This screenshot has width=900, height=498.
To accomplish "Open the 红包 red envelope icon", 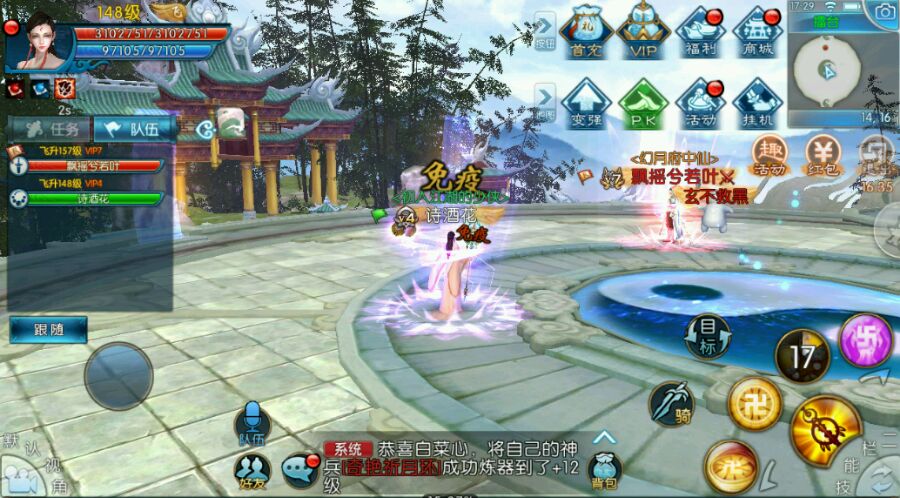I will [x=825, y=155].
